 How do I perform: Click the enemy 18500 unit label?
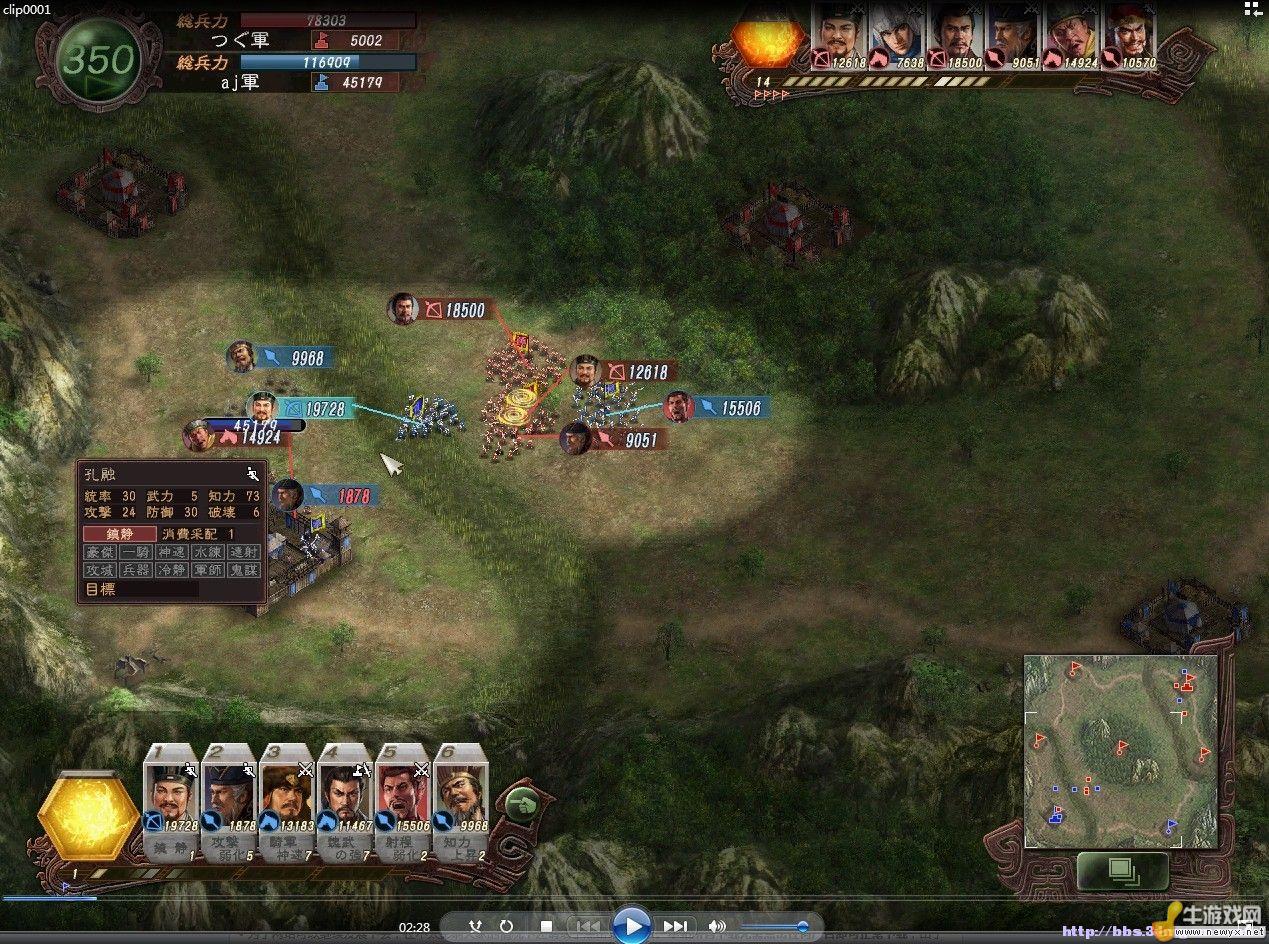453,310
